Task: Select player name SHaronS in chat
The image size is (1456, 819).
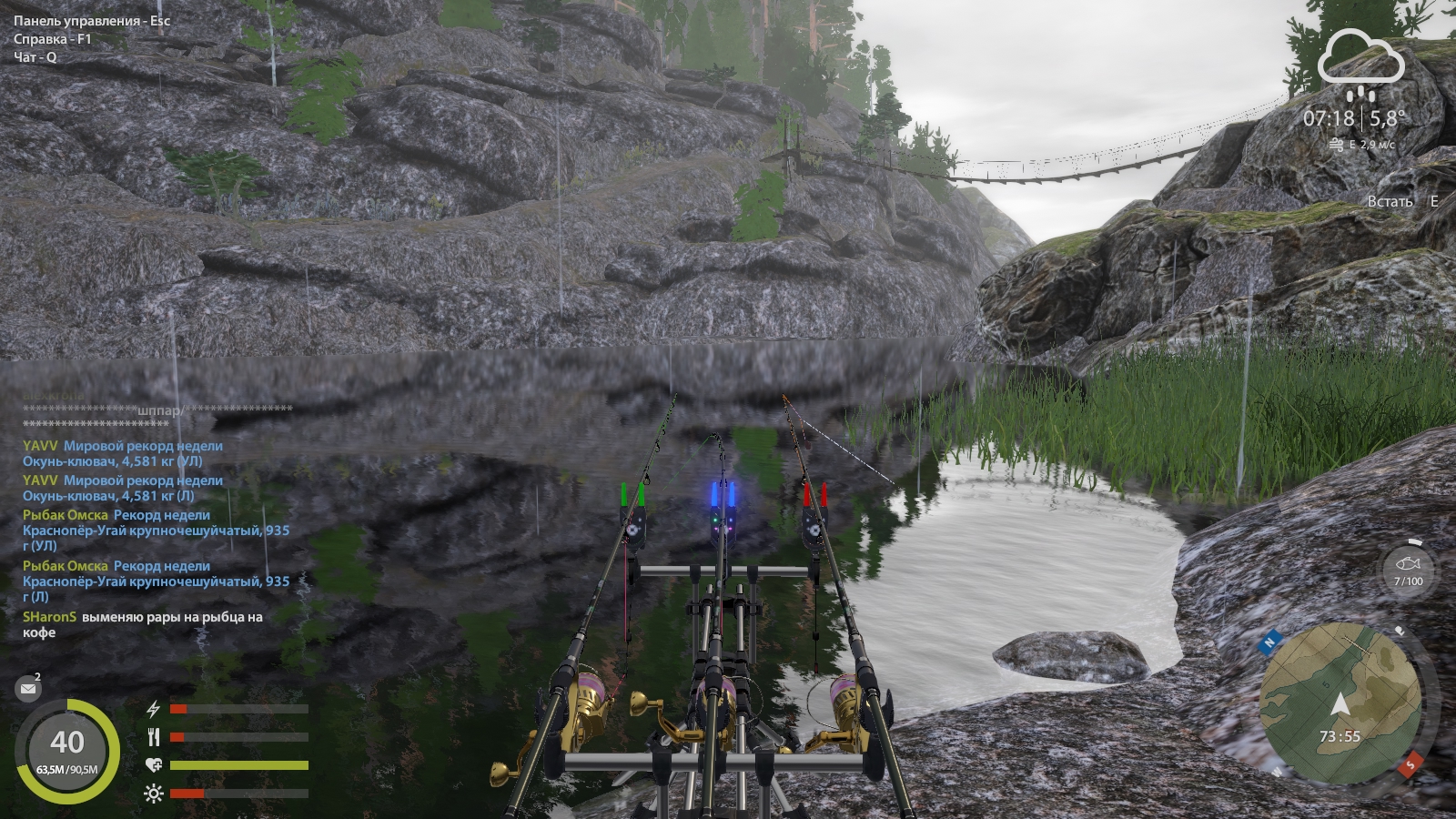Action: pyautogui.click(x=49, y=617)
